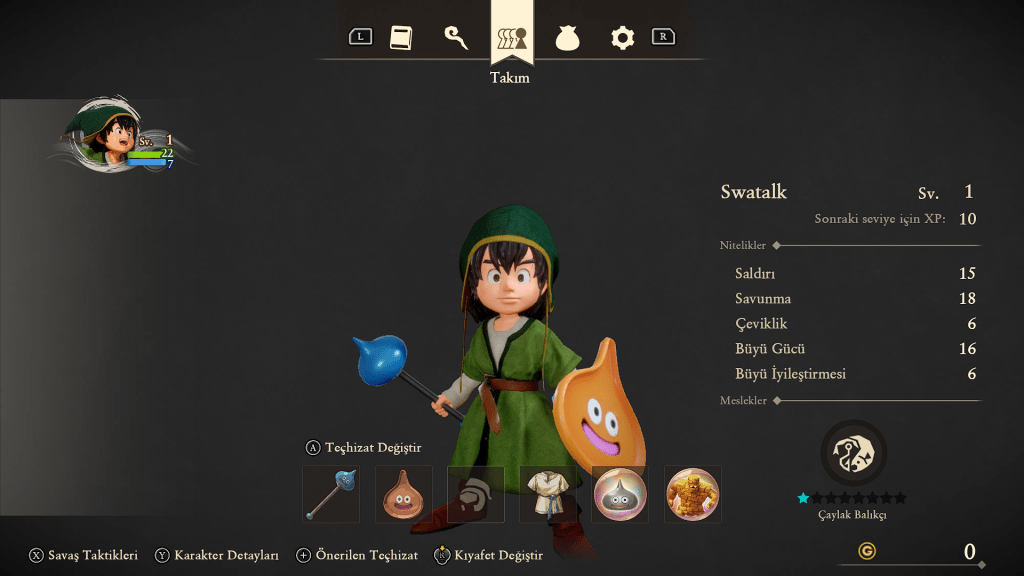
Task: Select the Takım party tab
Action: click(x=512, y=38)
